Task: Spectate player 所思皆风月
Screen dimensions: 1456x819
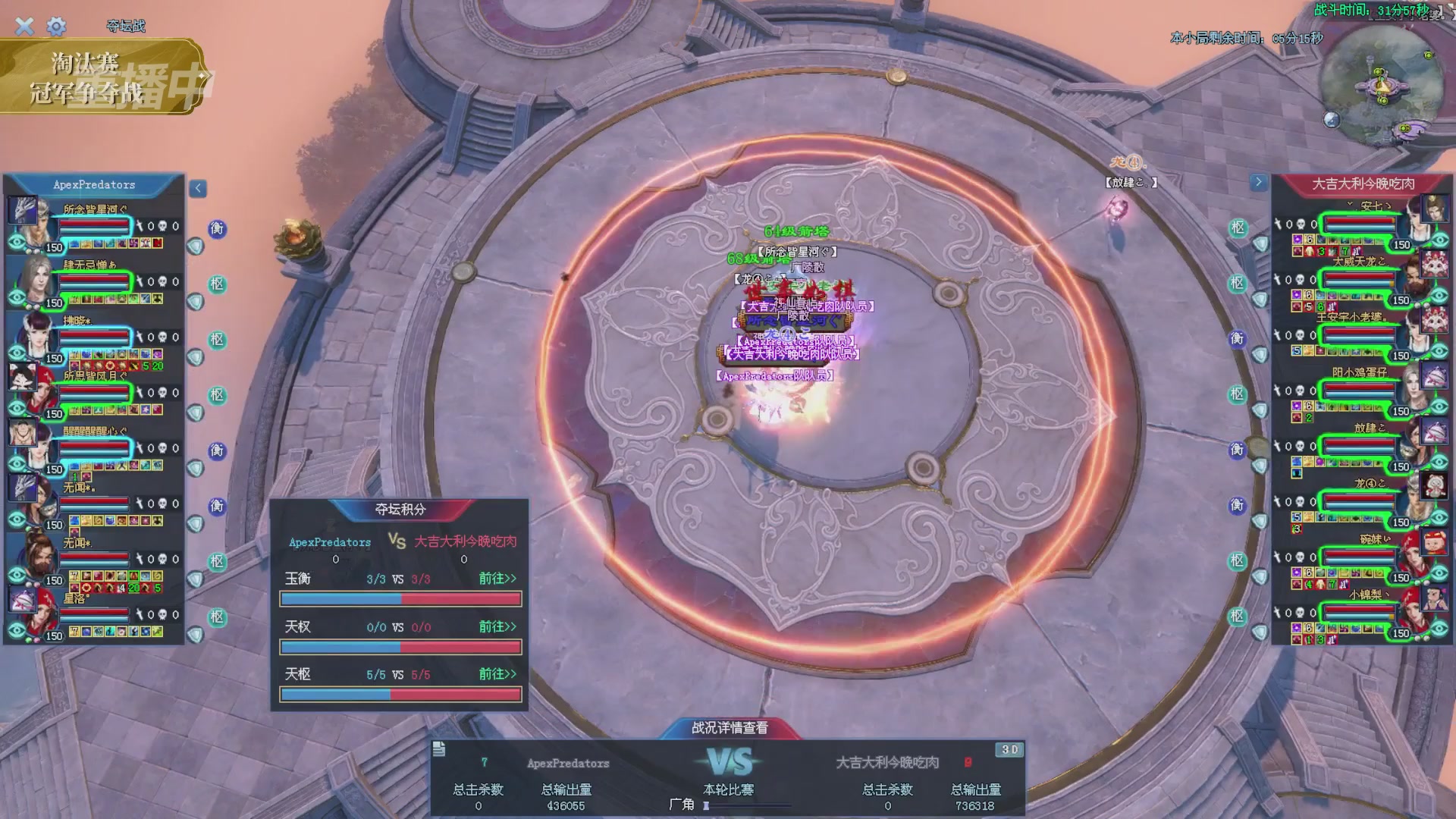Action: pyautogui.click(x=17, y=409)
